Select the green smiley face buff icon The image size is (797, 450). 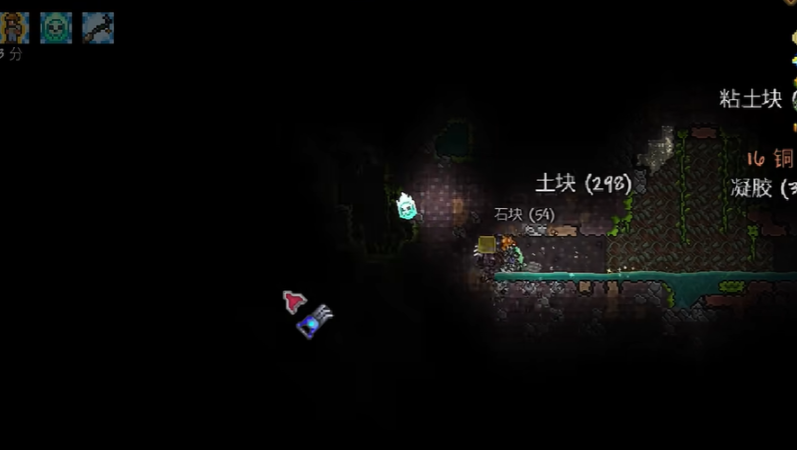pos(56,27)
